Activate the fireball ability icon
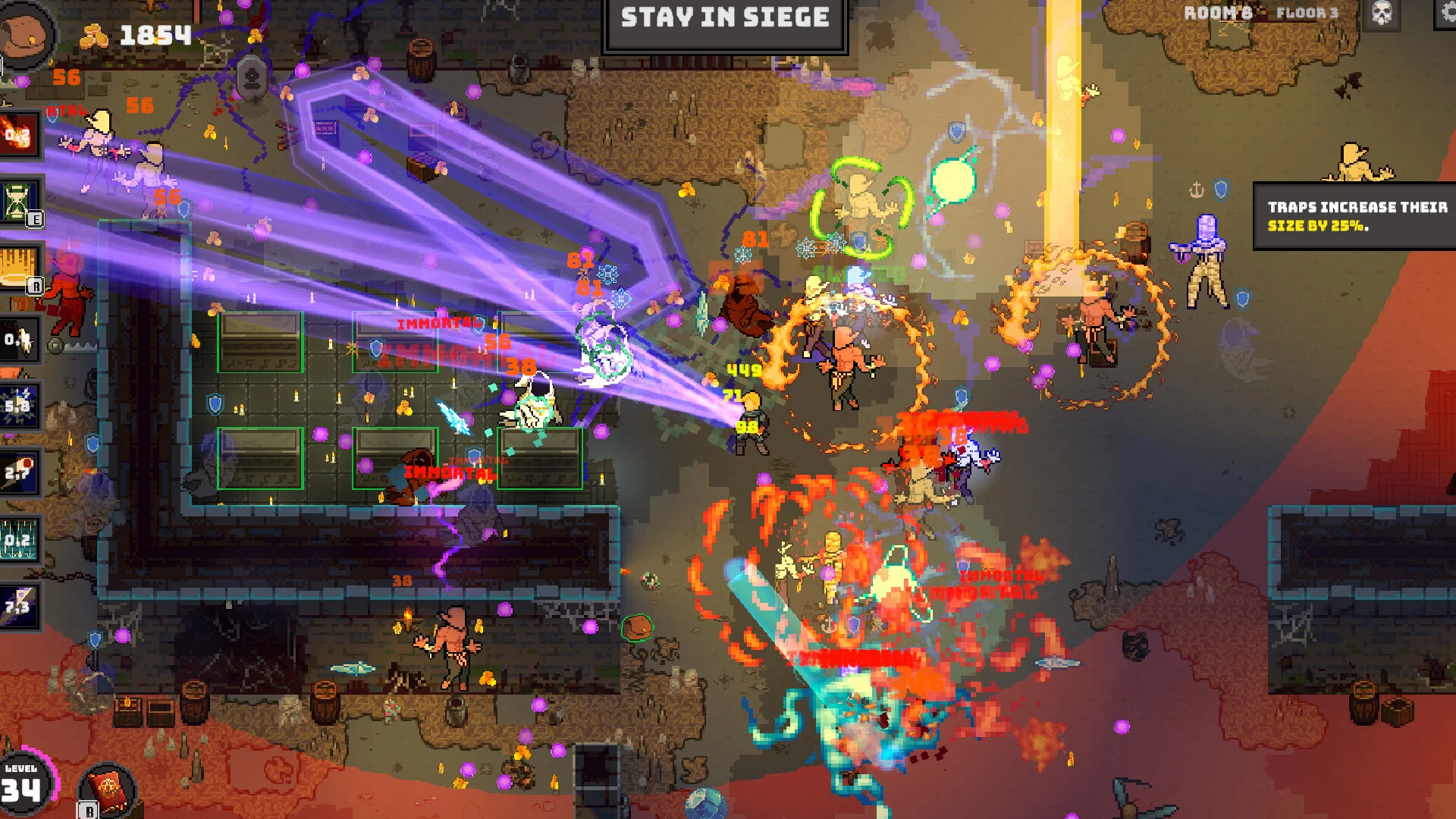This screenshot has height=819, width=1456. coord(18,136)
